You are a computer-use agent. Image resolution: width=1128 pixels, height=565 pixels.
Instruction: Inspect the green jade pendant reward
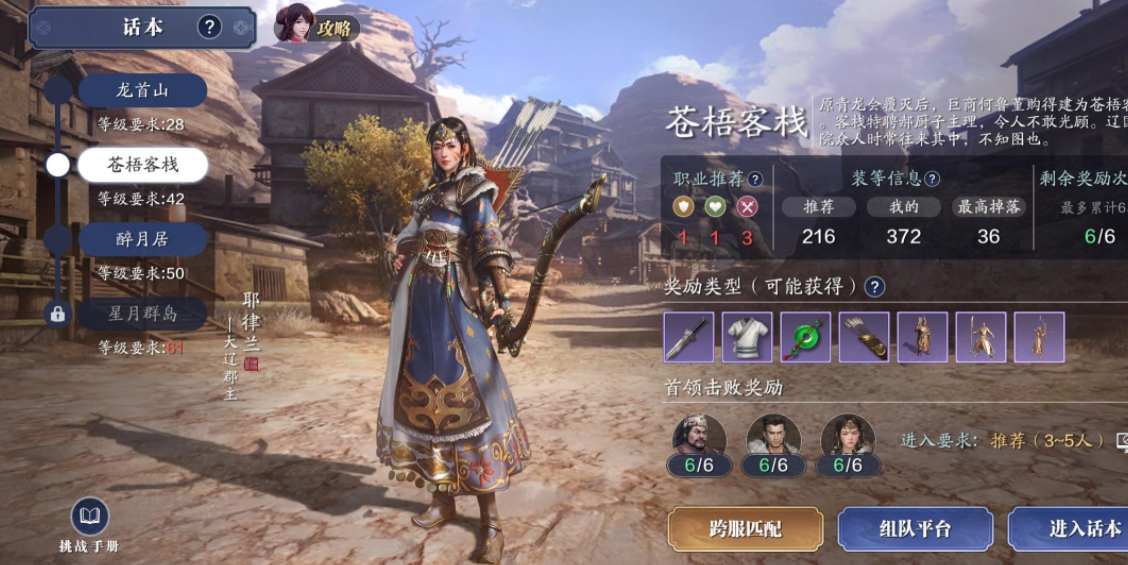click(x=806, y=337)
